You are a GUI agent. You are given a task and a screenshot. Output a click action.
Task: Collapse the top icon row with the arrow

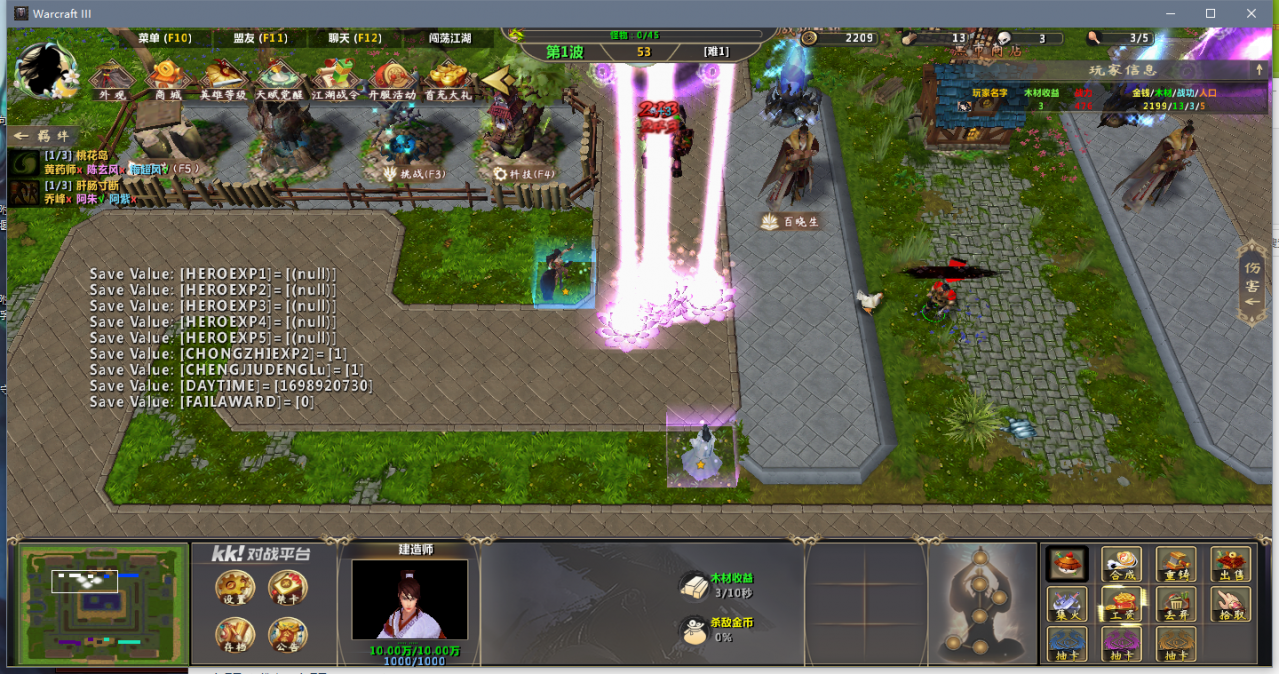(x=494, y=79)
